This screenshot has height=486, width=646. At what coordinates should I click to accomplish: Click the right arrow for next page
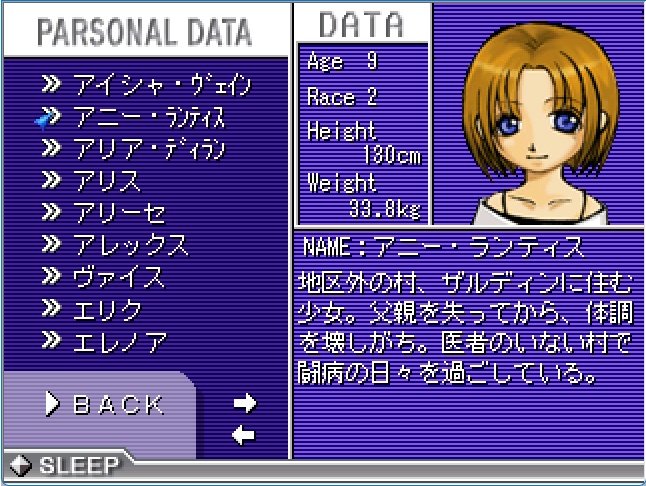(x=244, y=403)
